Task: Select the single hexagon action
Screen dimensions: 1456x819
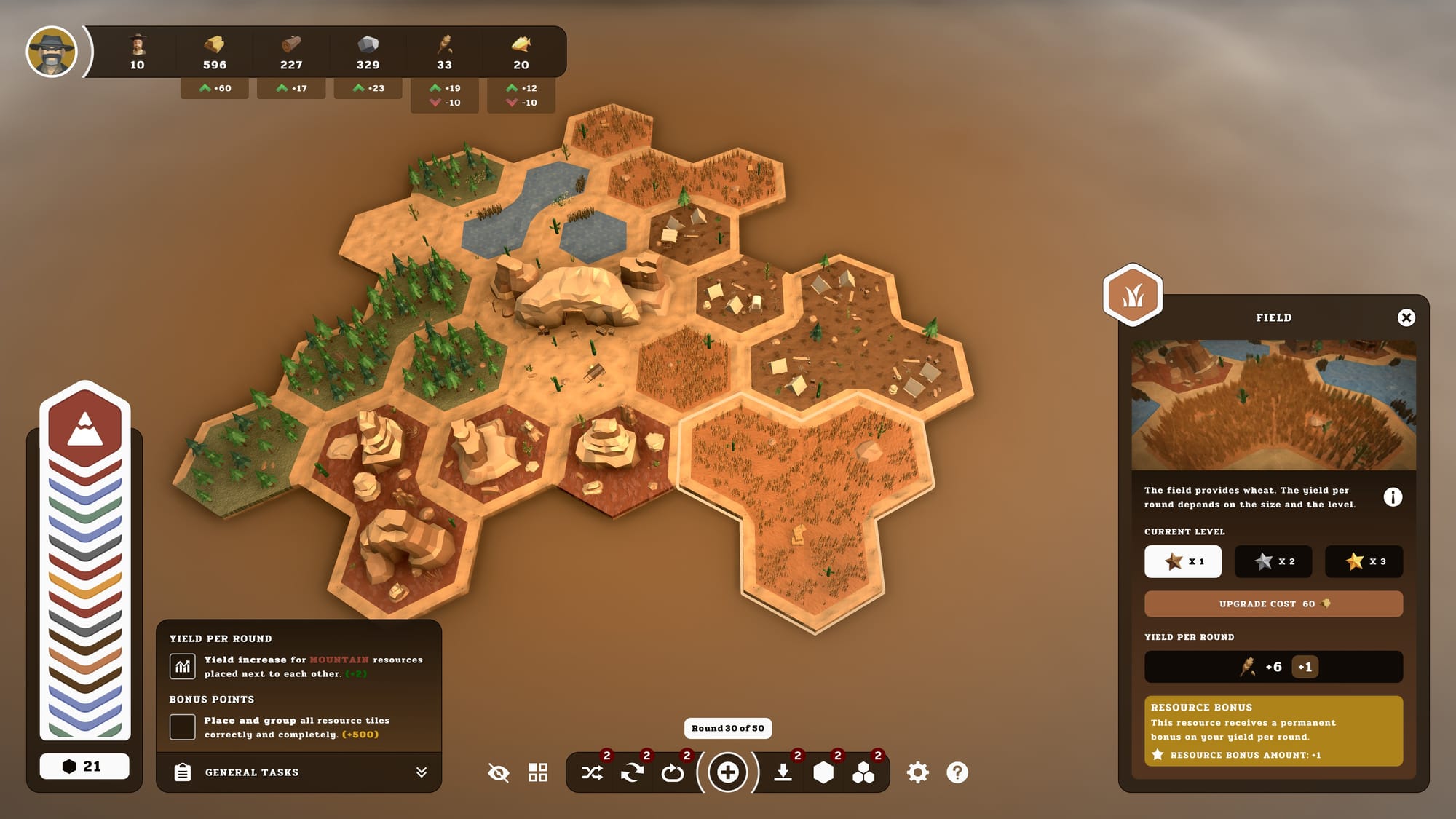Action: (x=823, y=772)
